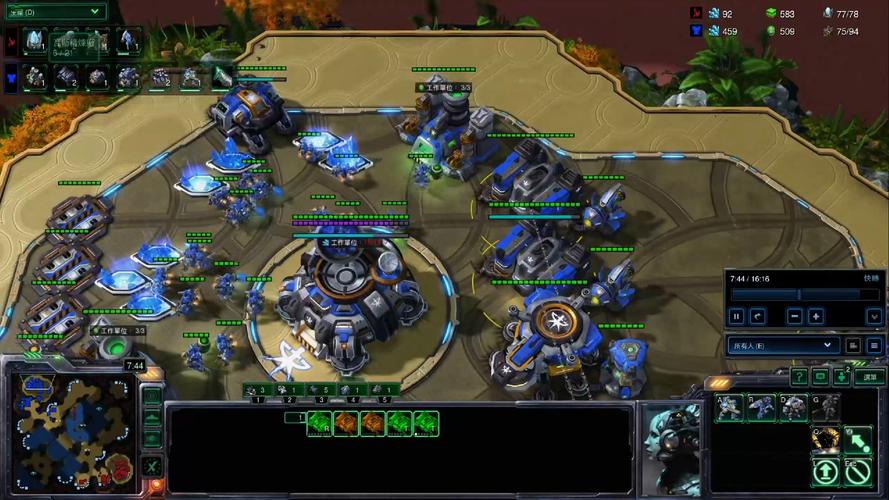Decrease replay speed with the minus button
Viewport: 889px width, 500px height.
pyautogui.click(x=794, y=316)
